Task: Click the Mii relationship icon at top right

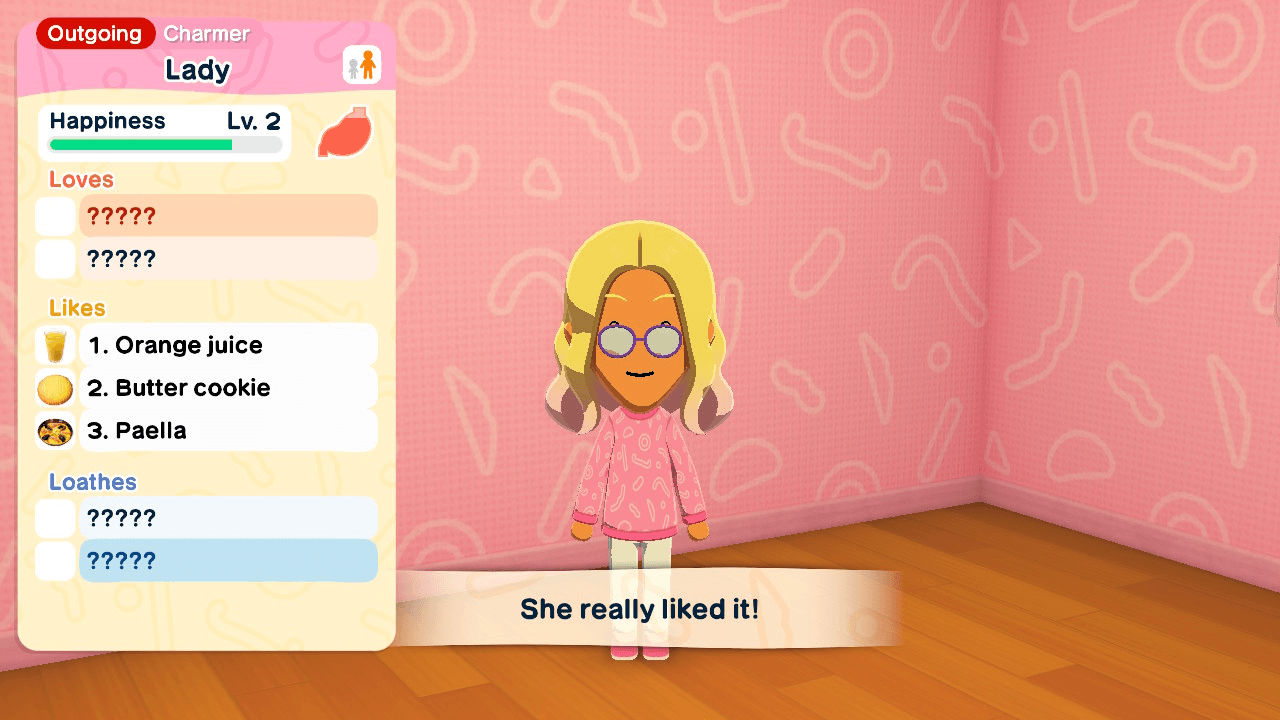Action: pos(361,64)
